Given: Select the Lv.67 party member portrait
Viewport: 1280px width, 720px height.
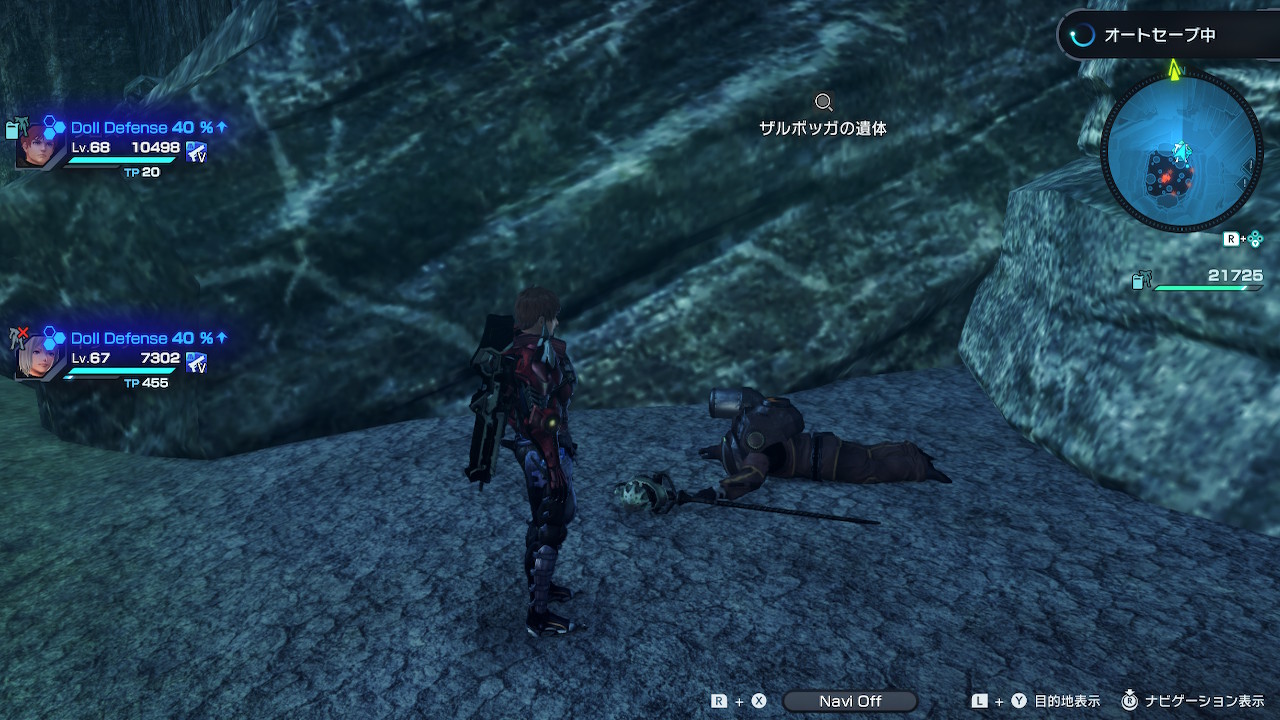Looking at the screenshot, I should tap(39, 355).
